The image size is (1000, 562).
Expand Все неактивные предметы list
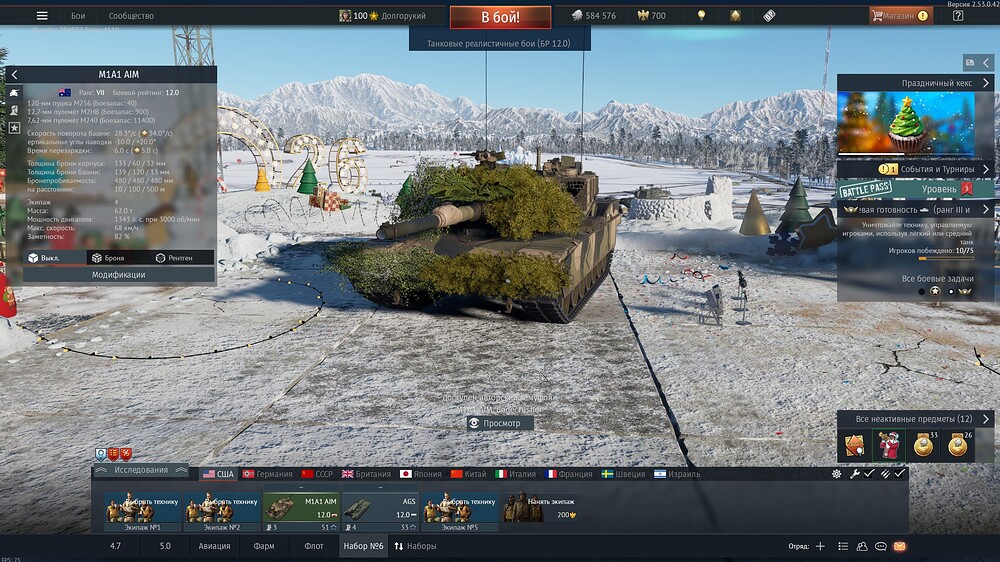click(x=916, y=419)
